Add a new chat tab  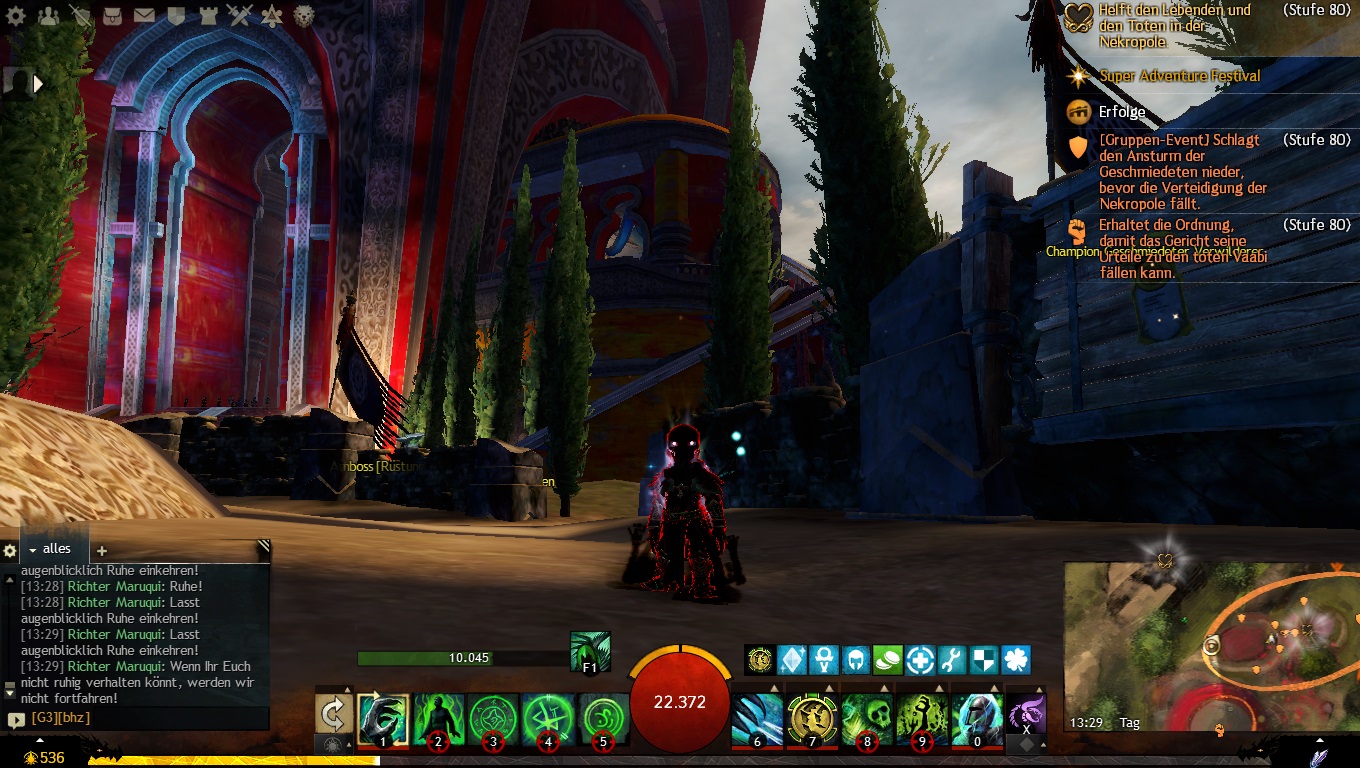tap(101, 550)
